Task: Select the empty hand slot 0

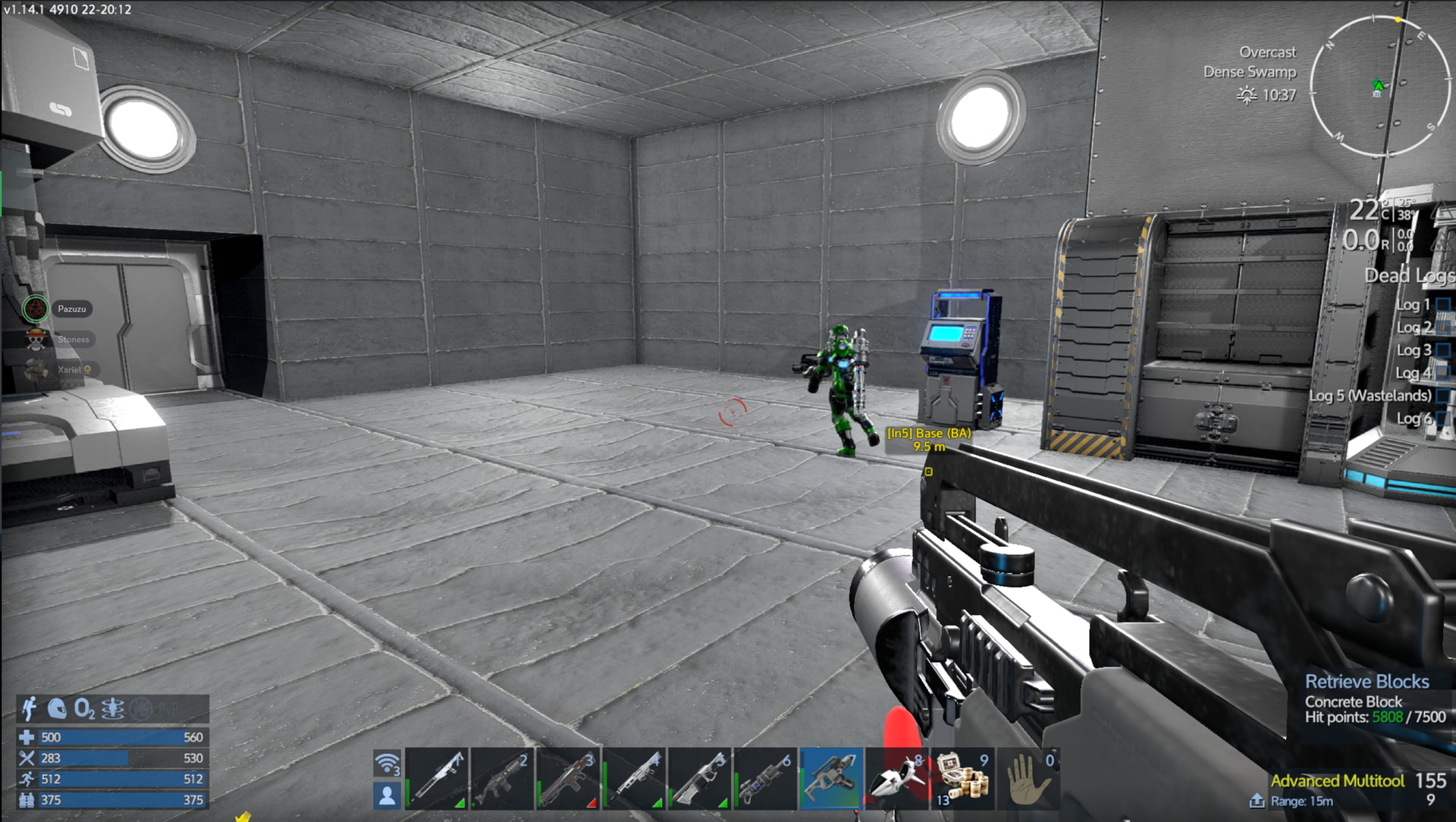Action: coord(1028,779)
